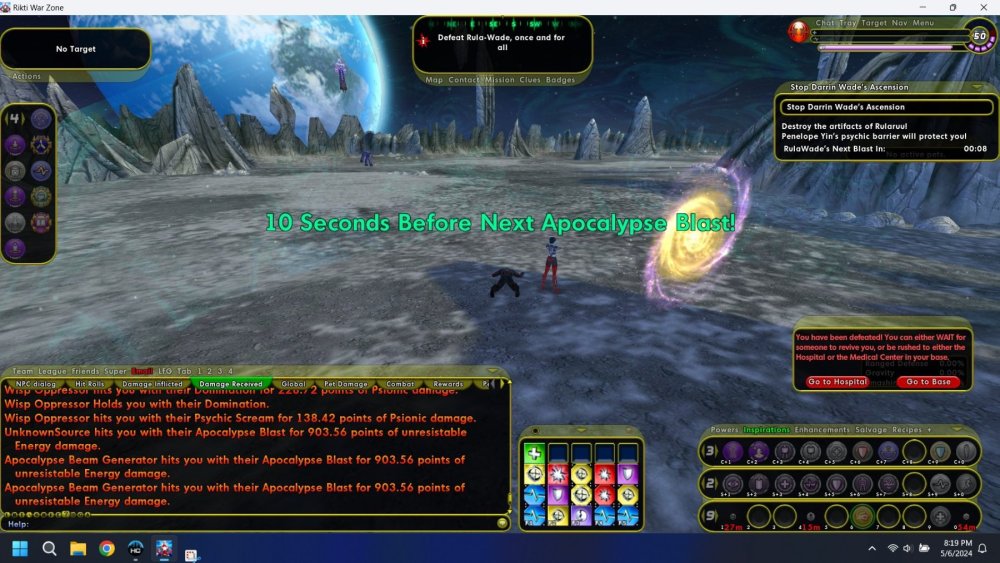The width and height of the screenshot is (1000, 563).
Task: Open the Map from navigation bar
Action: click(x=434, y=80)
